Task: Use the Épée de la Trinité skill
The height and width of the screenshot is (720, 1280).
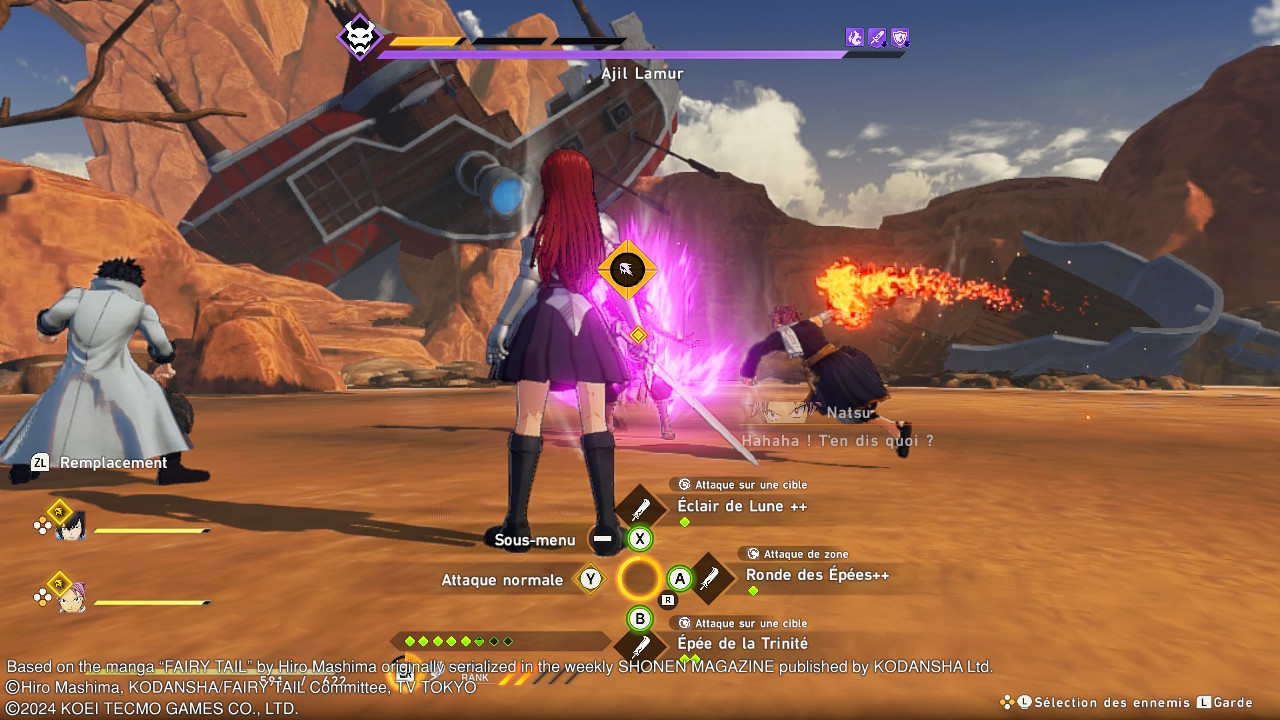Action: [x=742, y=643]
